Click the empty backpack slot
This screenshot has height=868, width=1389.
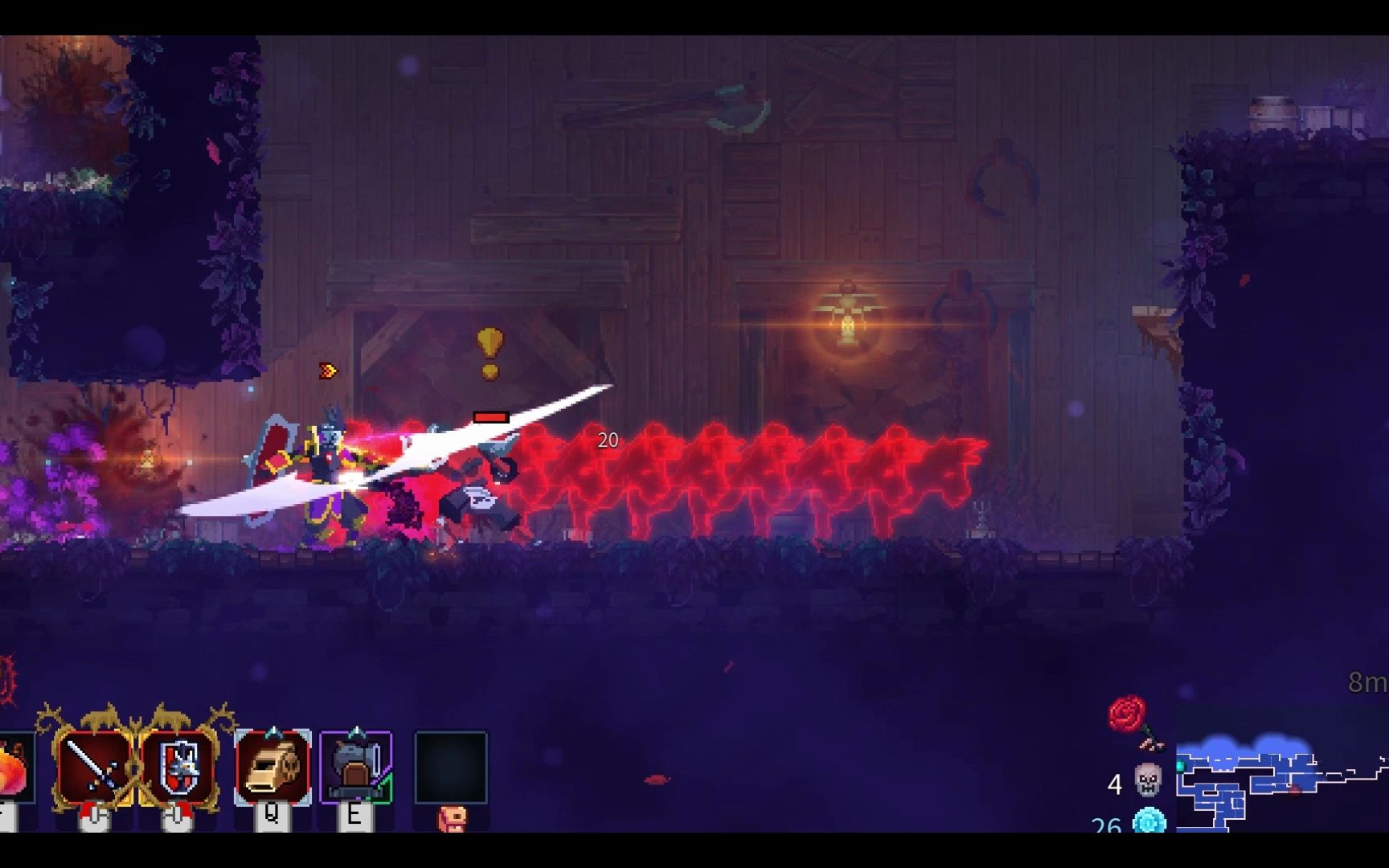[x=451, y=767]
